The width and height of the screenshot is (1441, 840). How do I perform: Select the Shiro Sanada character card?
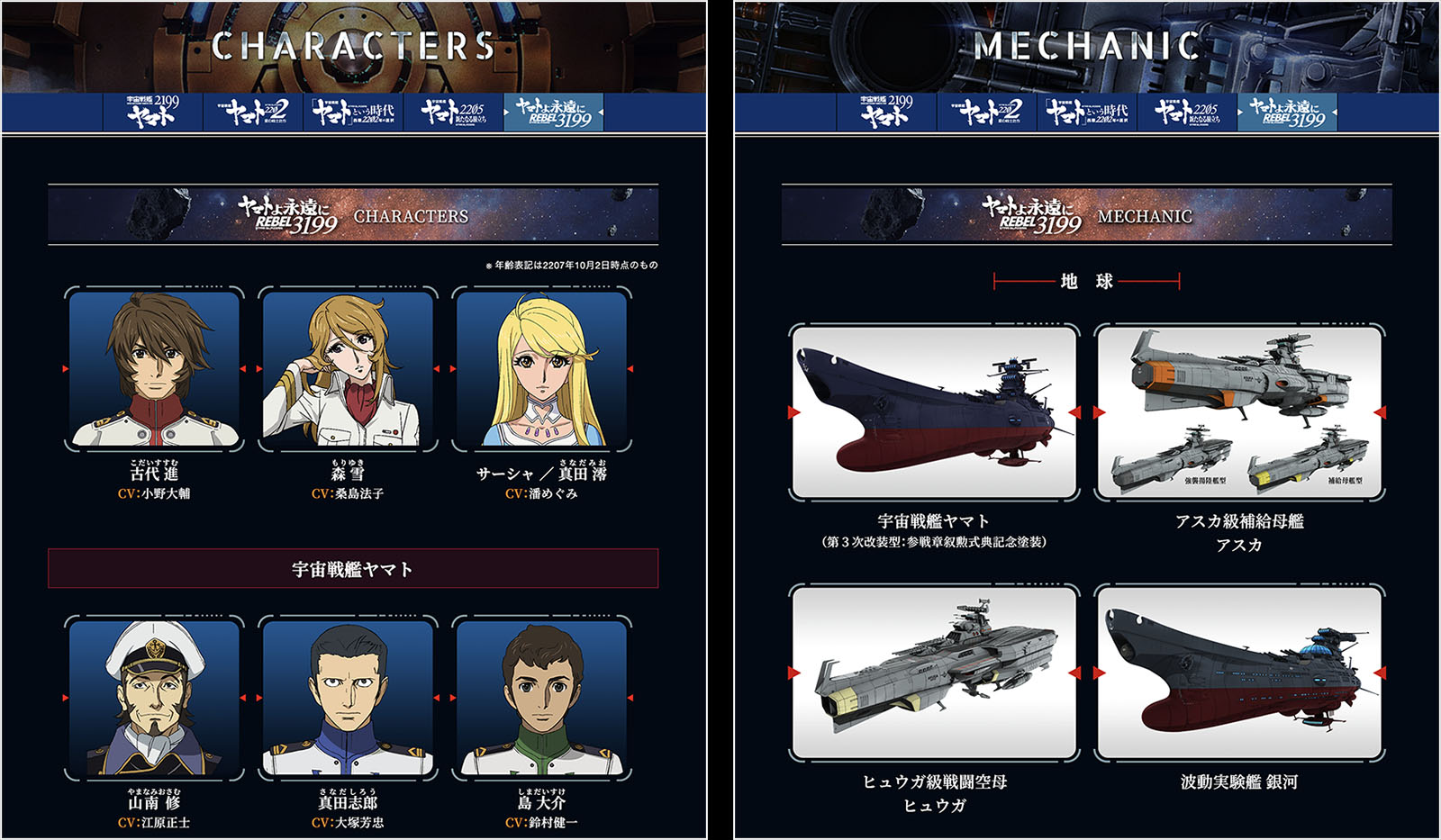pos(348,698)
